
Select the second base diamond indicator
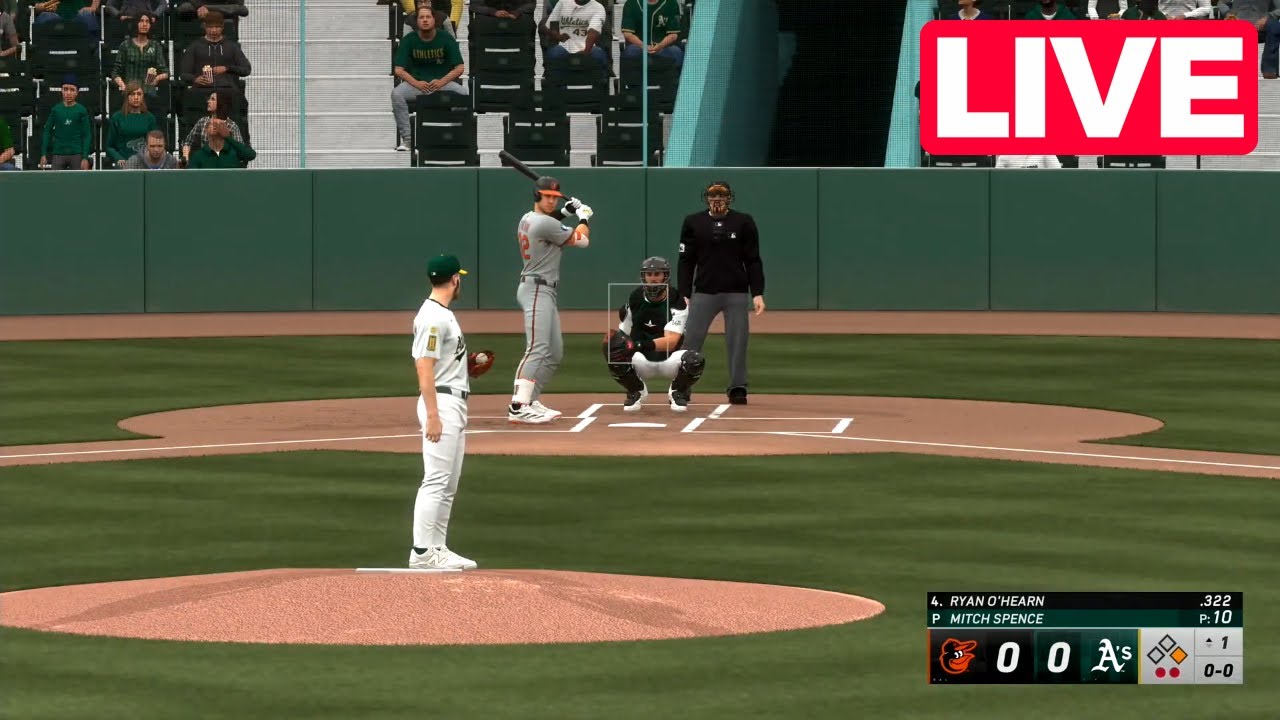1166,641
